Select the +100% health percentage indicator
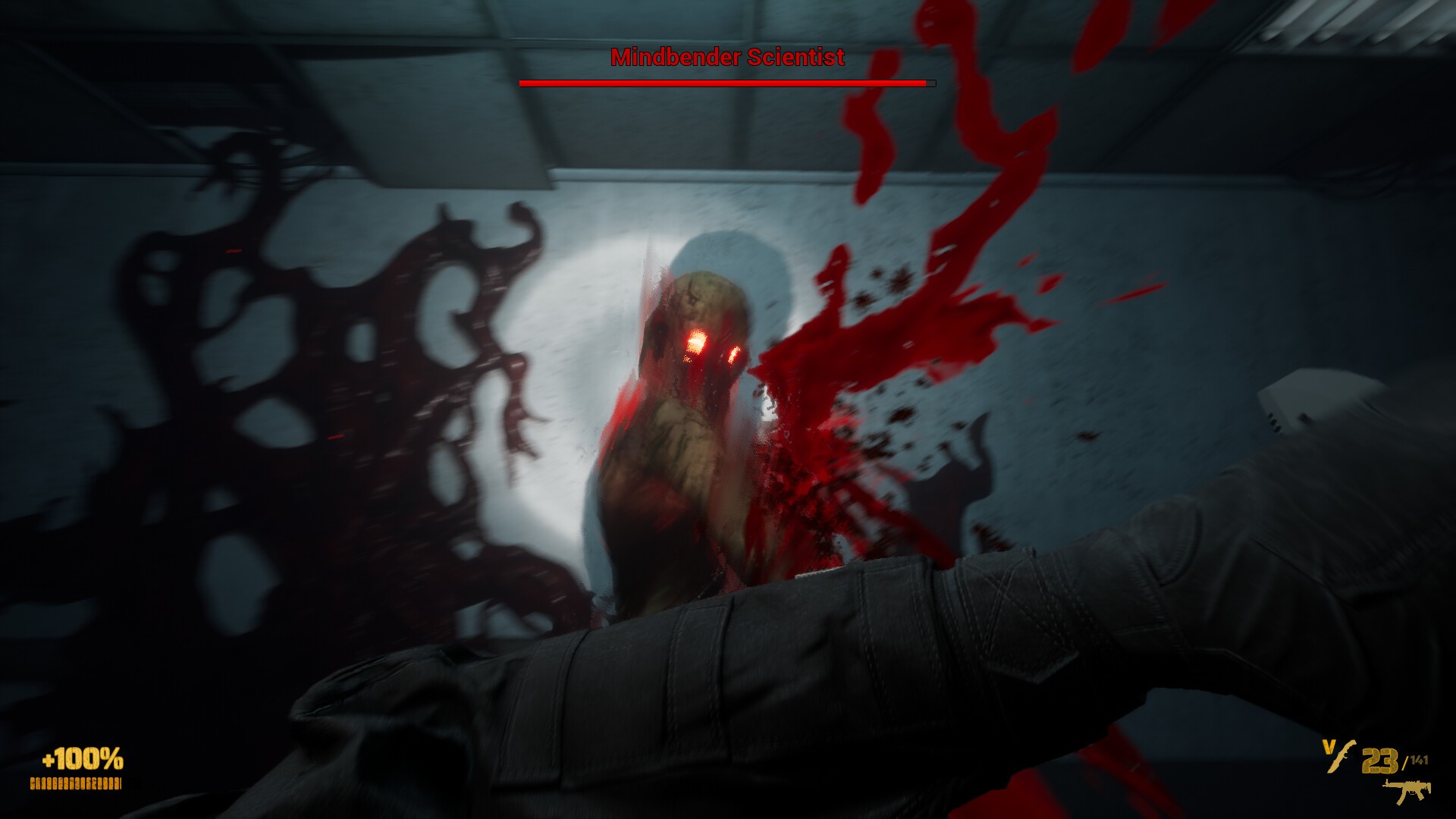This screenshot has height=819, width=1456. [x=81, y=758]
